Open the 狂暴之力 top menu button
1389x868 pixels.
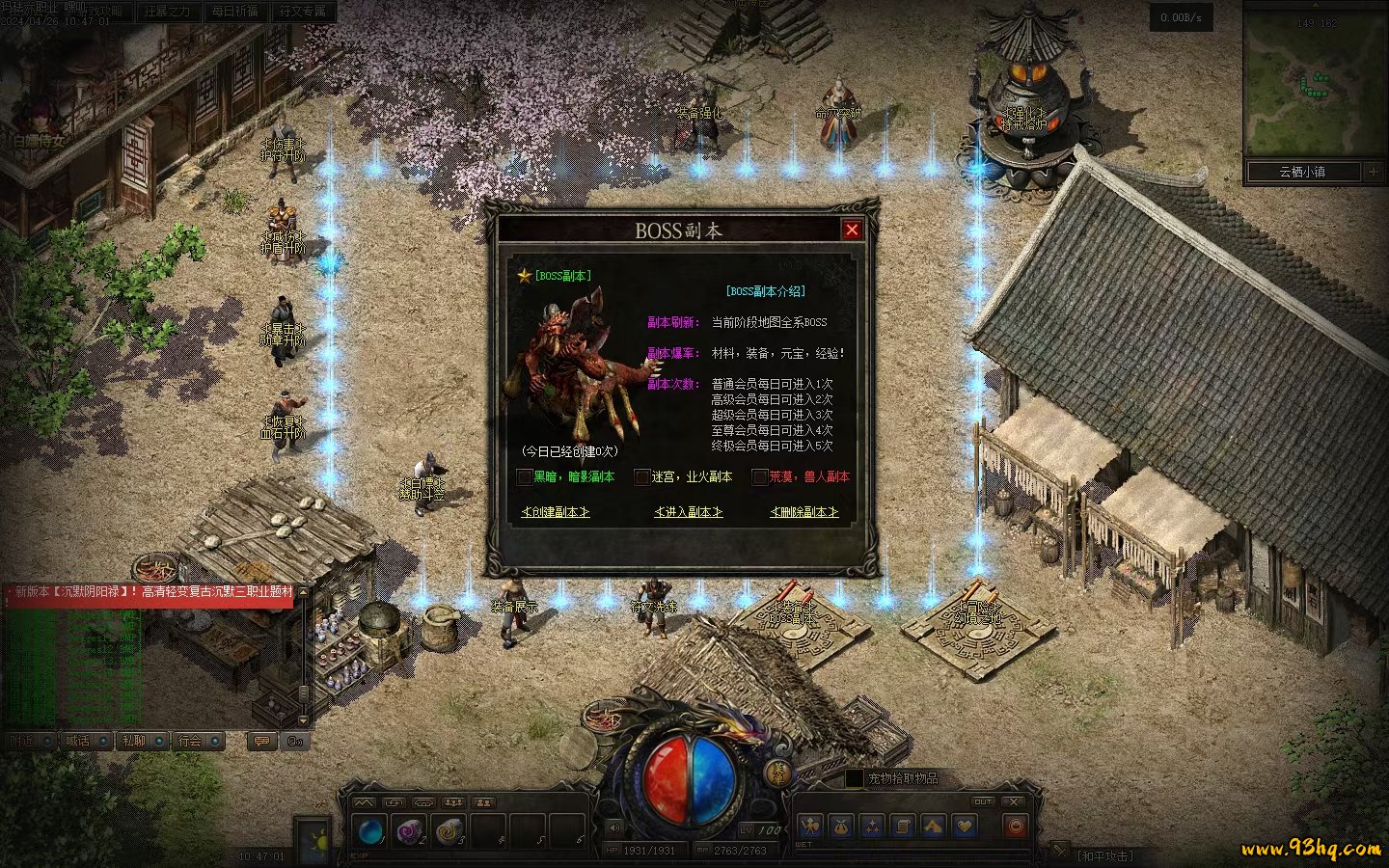coord(166,12)
